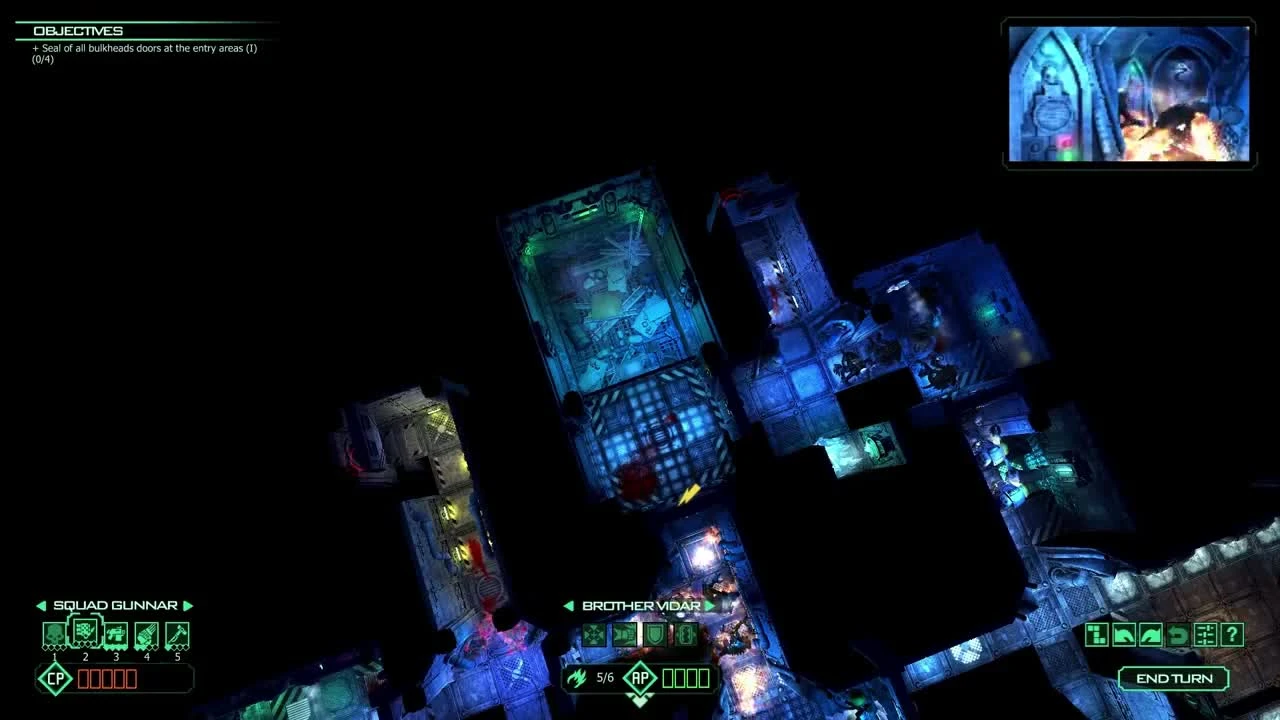Viewport: 1280px width, 720px height.
Task: Select marine 3 with the heavy weapon icon
Action: tap(116, 633)
